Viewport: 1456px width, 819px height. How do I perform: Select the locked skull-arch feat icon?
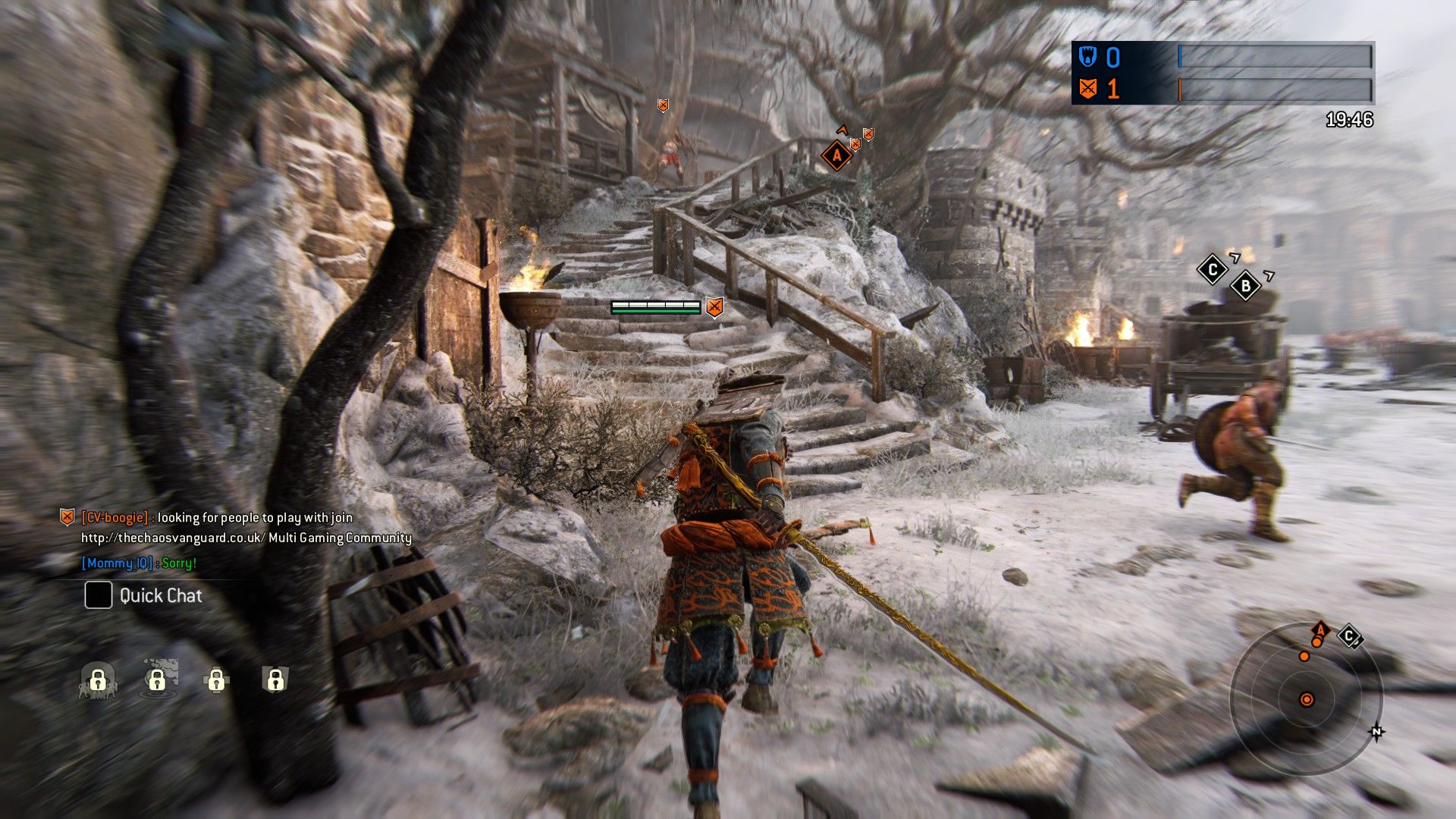pyautogui.click(x=98, y=679)
